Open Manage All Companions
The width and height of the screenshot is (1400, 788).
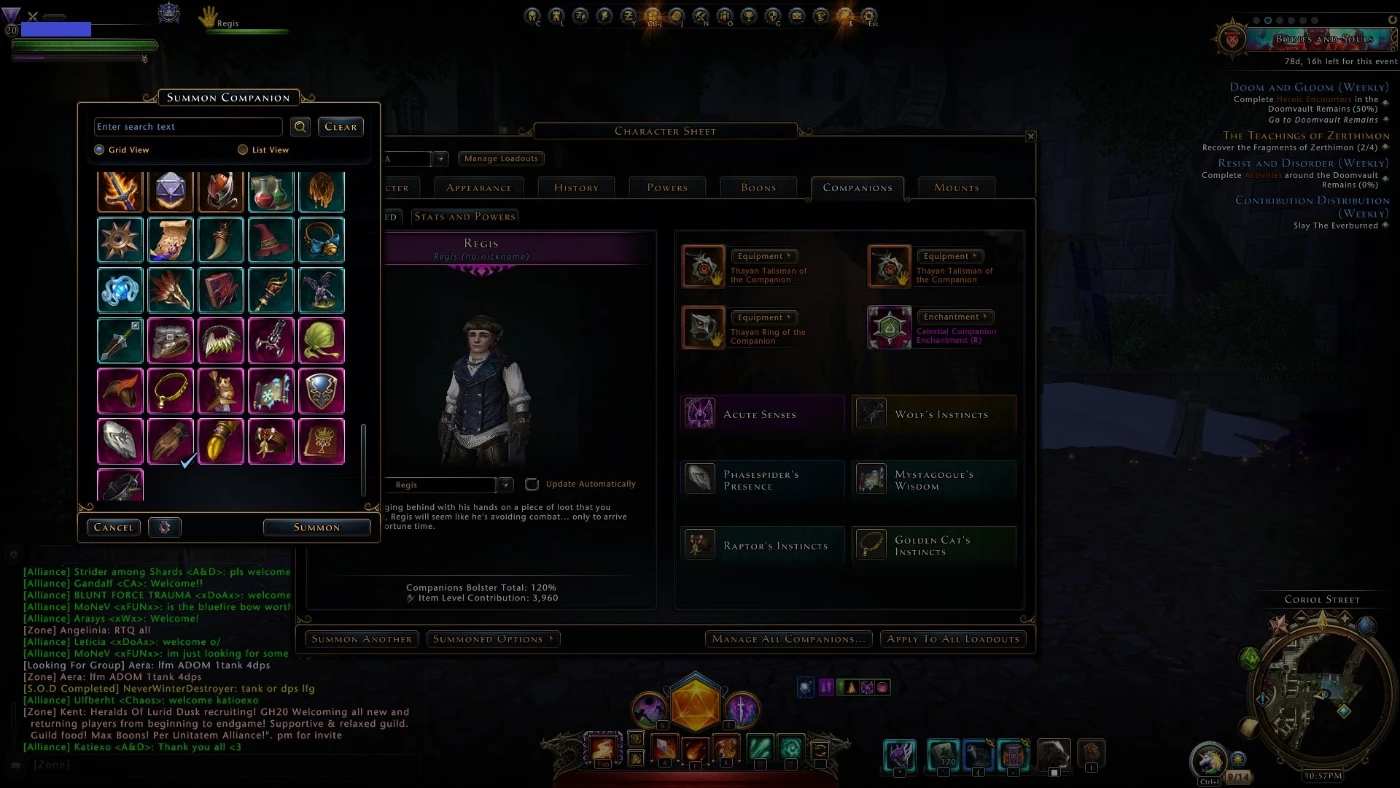[789, 639]
